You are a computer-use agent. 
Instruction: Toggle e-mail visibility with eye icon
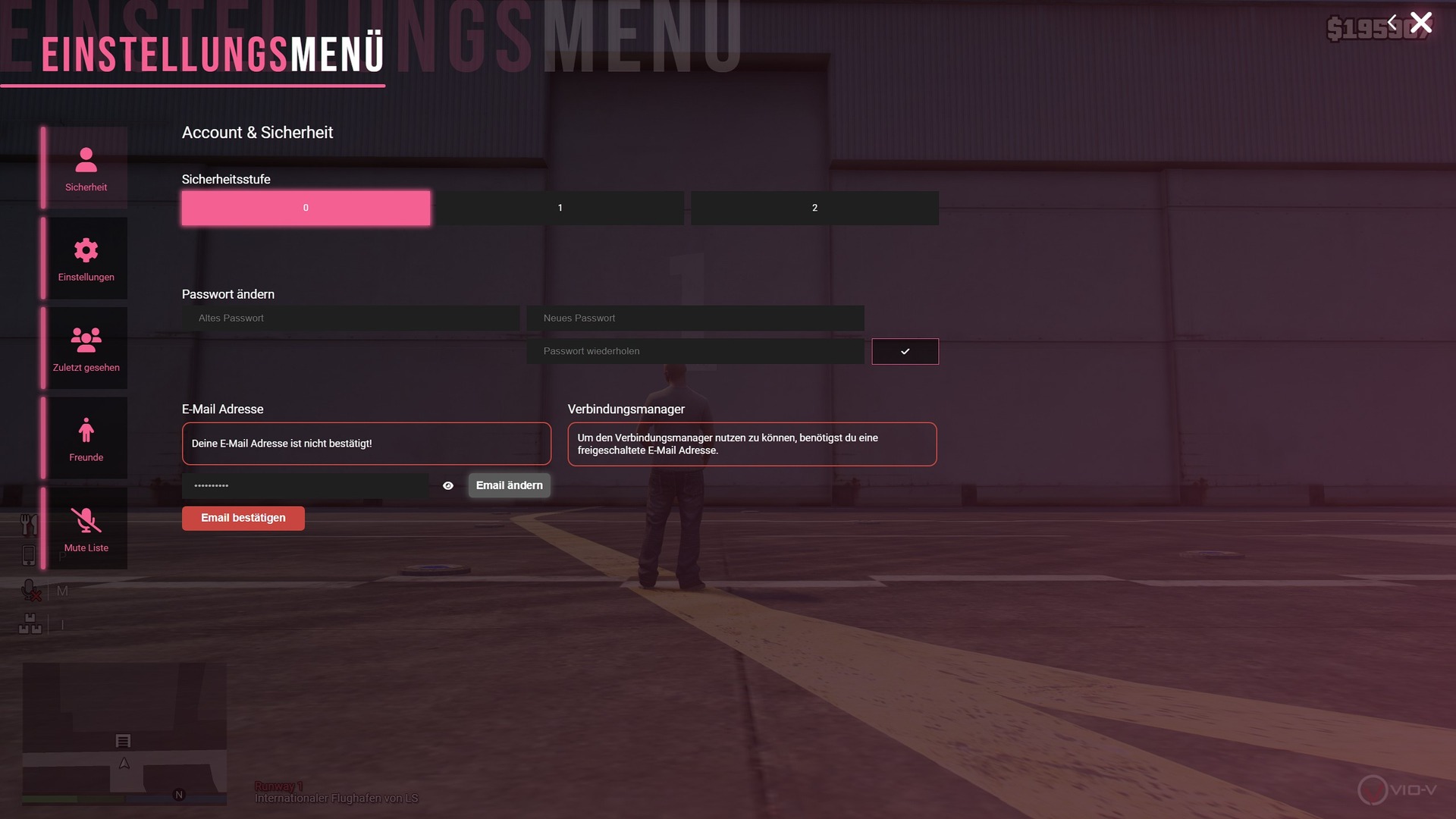(448, 485)
